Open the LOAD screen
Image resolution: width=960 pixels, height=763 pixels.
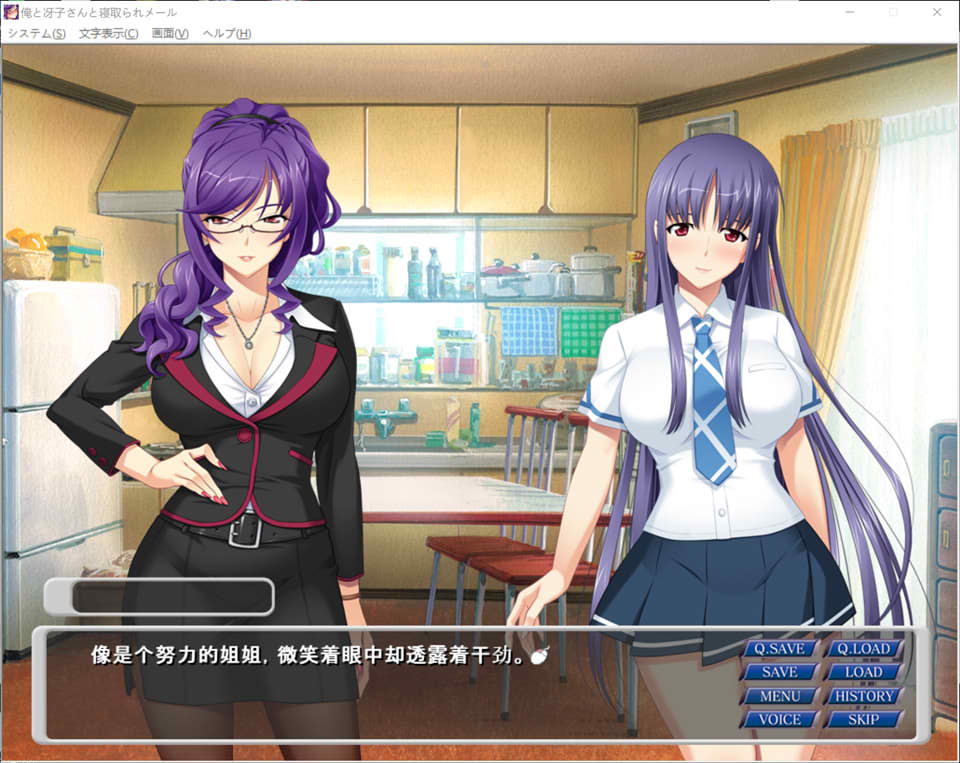(864, 673)
